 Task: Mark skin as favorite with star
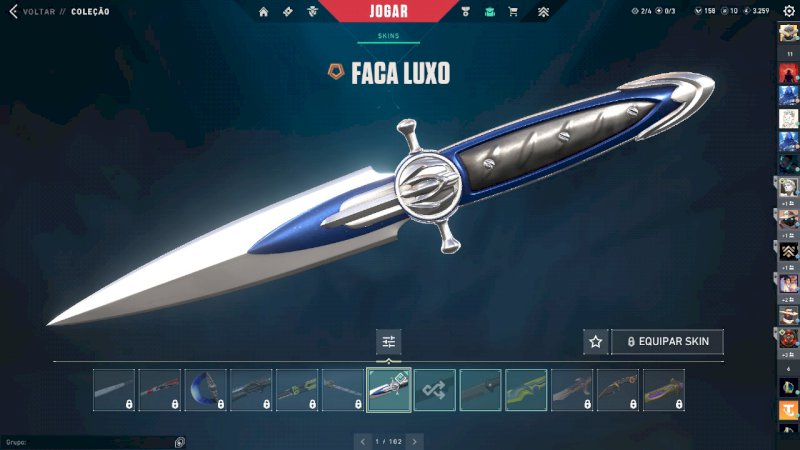[596, 342]
